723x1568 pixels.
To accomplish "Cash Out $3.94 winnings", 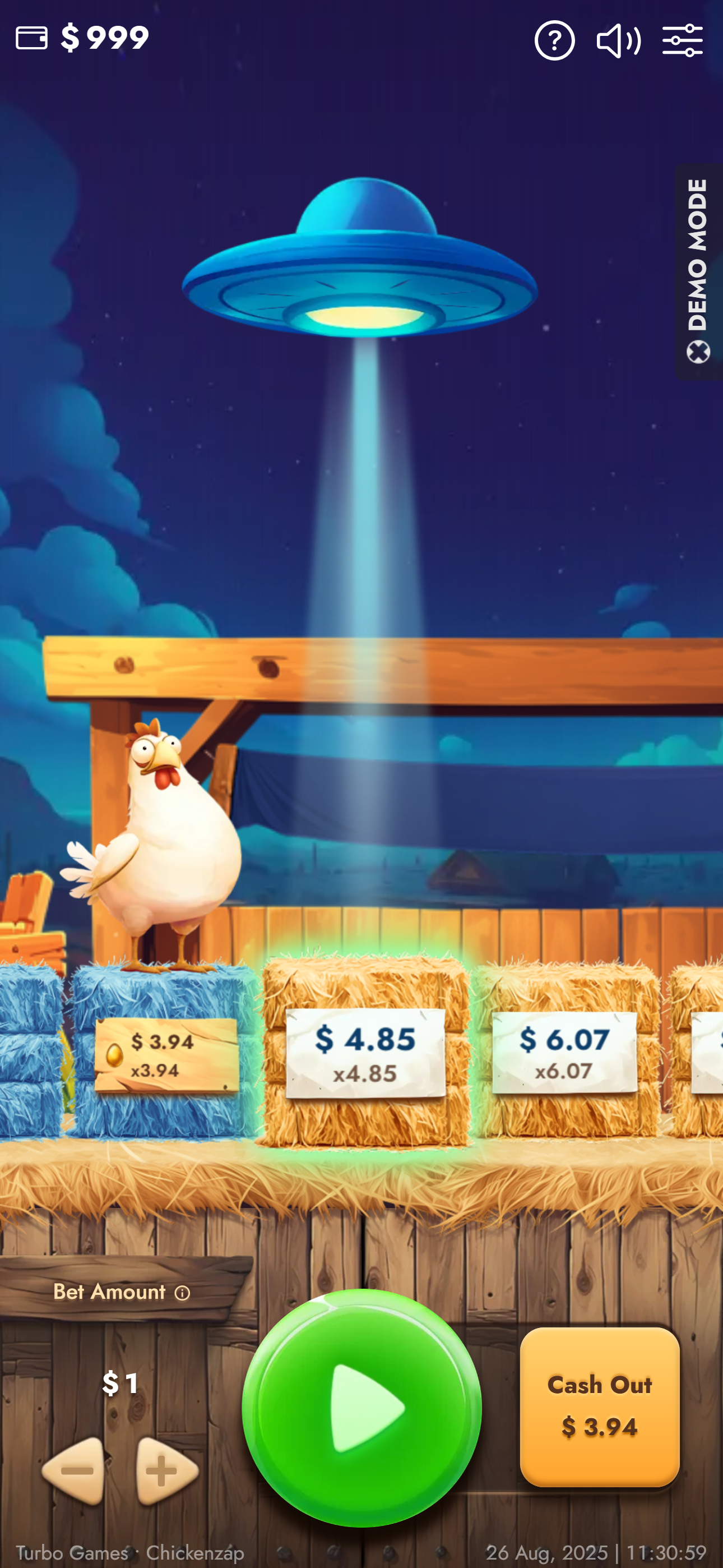I will coord(600,1406).
